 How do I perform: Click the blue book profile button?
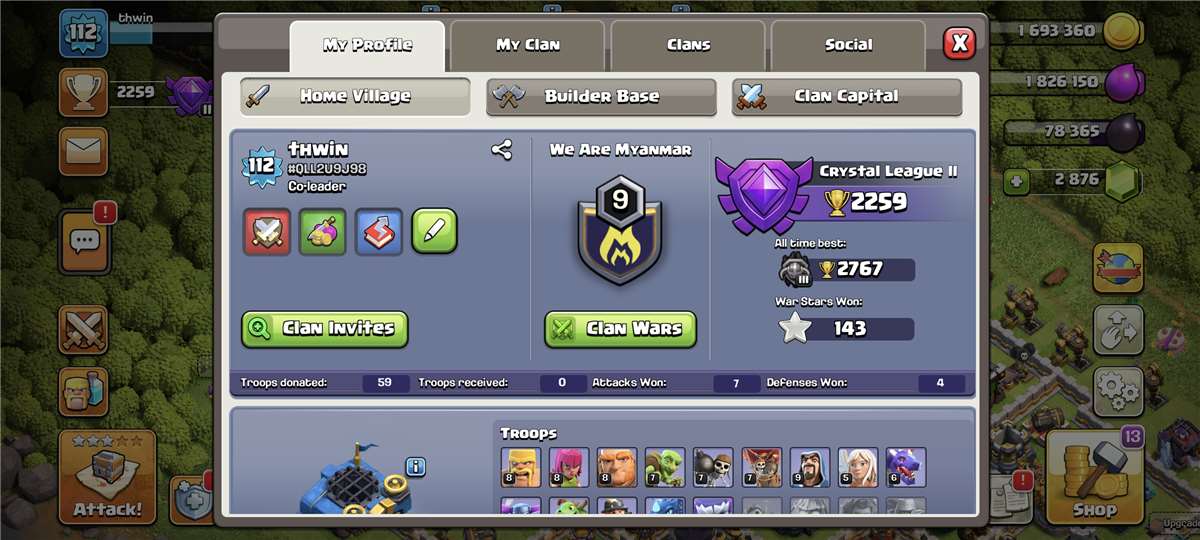(379, 232)
